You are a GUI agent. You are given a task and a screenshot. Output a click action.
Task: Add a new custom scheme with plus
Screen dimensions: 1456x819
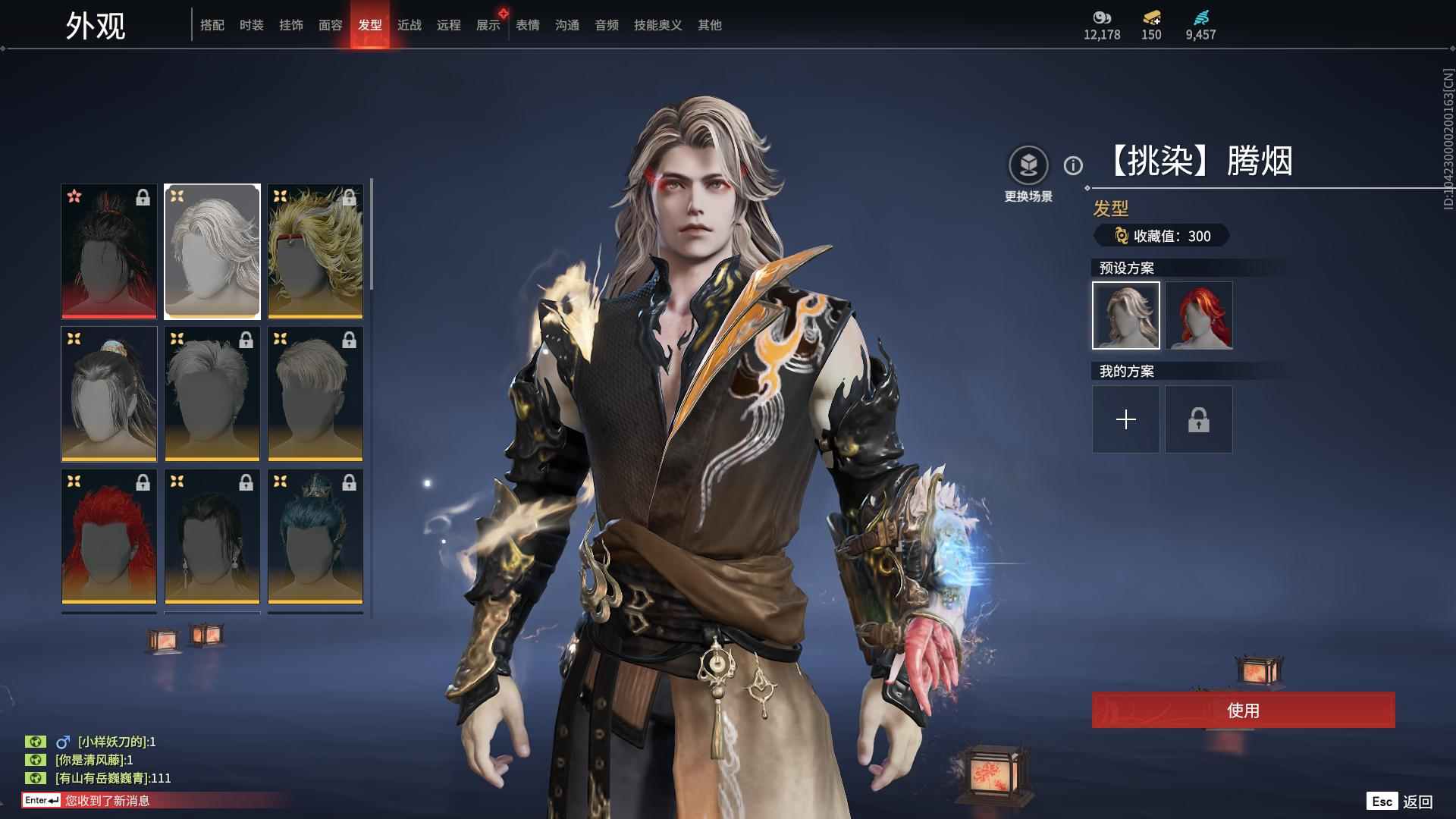(1125, 419)
